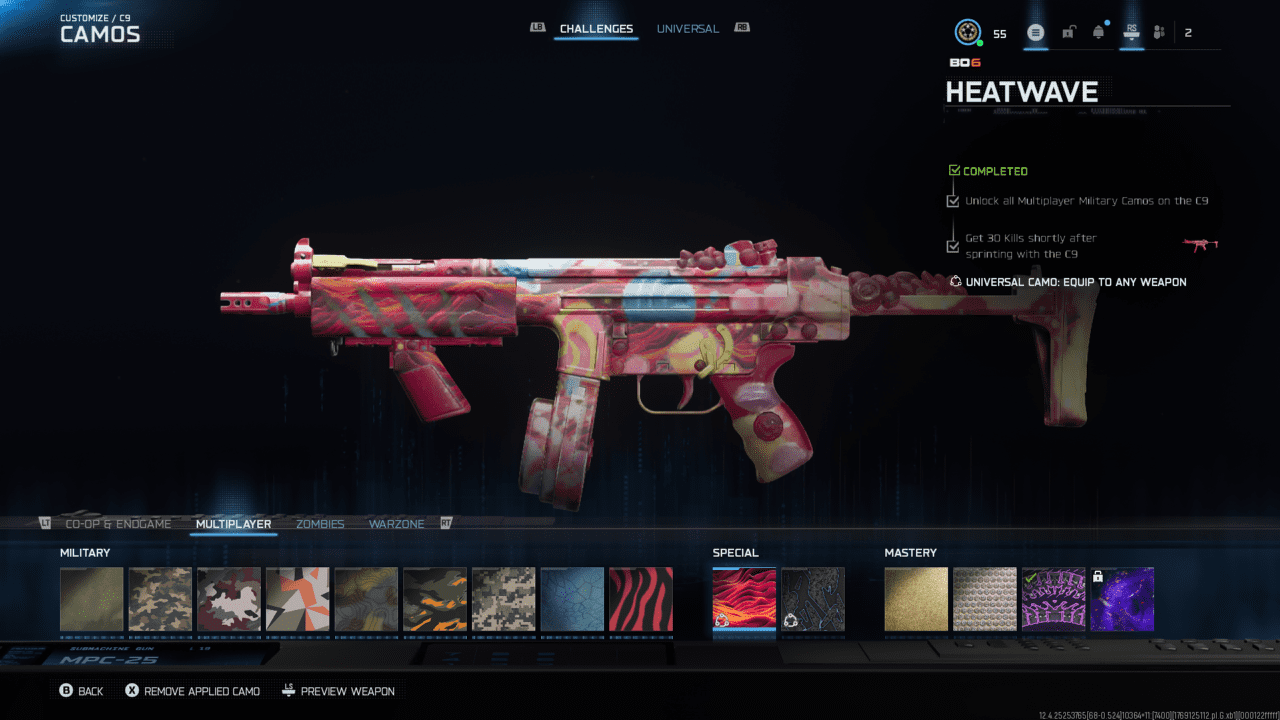The width and height of the screenshot is (1280, 720).
Task: Select the orange geometric splinter camo
Action: click(297, 600)
